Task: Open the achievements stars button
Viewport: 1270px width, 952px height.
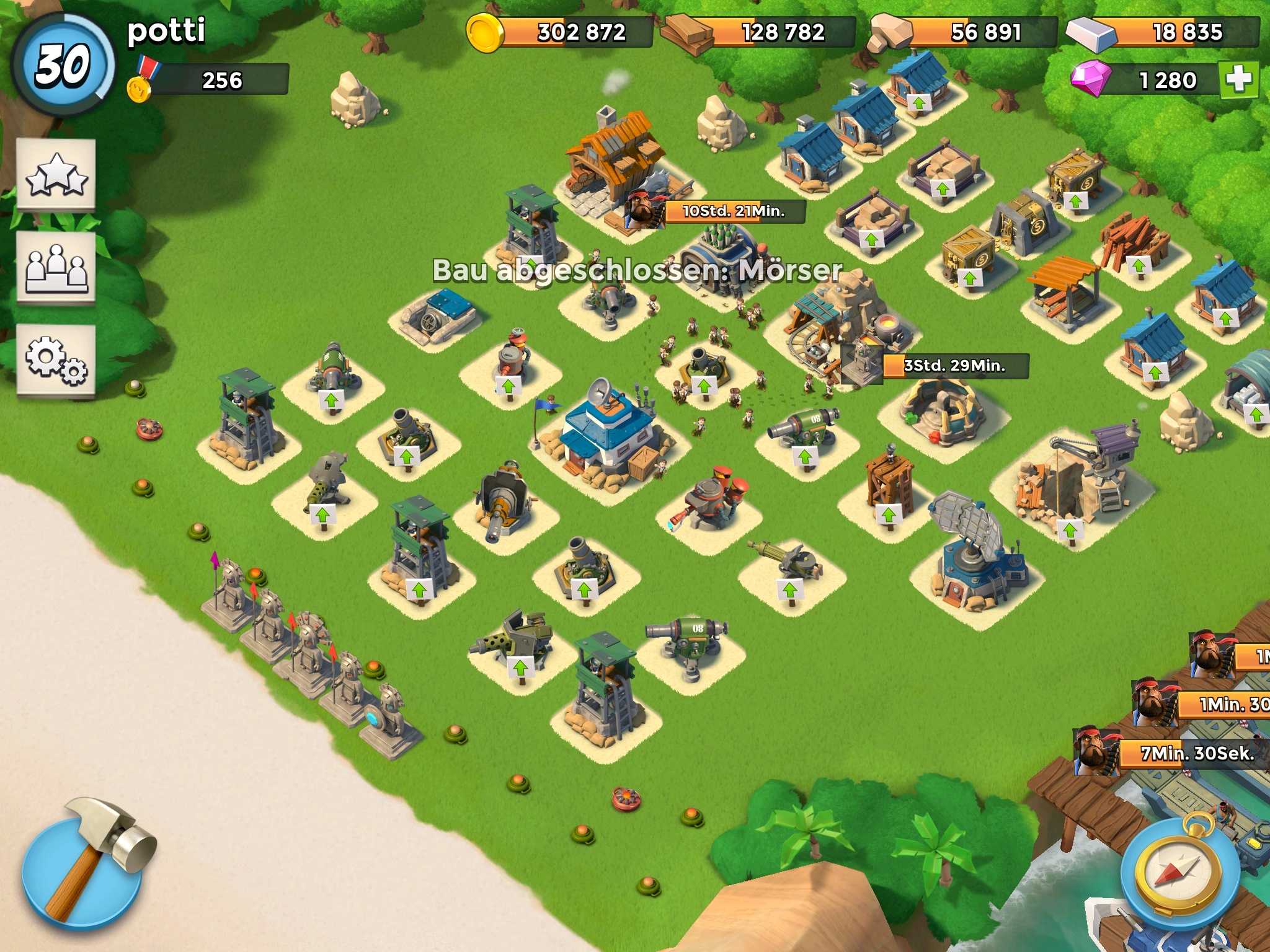Action: click(56, 174)
